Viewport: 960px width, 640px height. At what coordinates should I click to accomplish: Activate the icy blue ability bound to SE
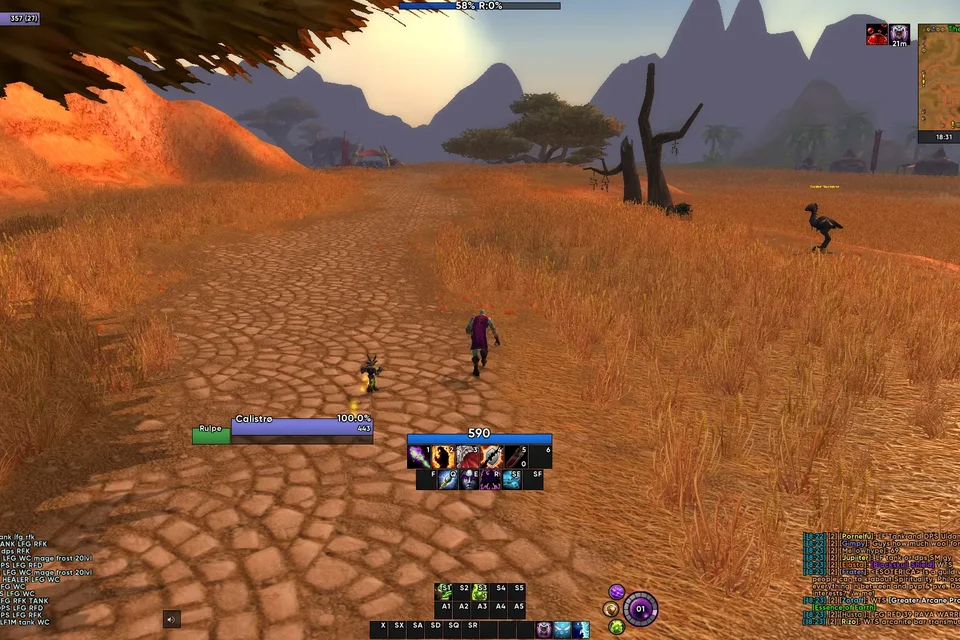(x=513, y=480)
